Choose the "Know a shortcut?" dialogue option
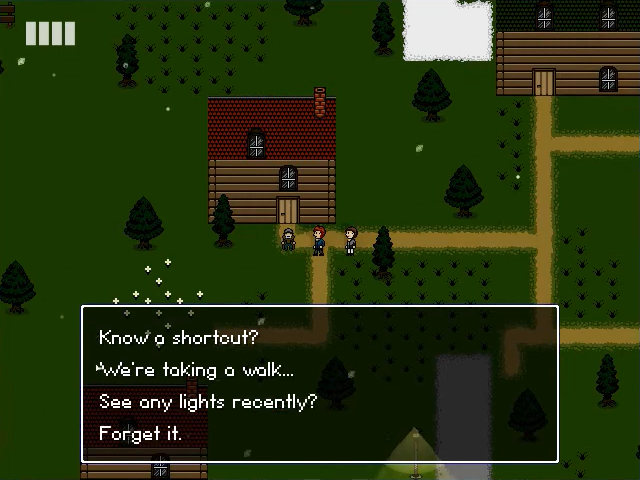This screenshot has width=640, height=480. coord(178,338)
